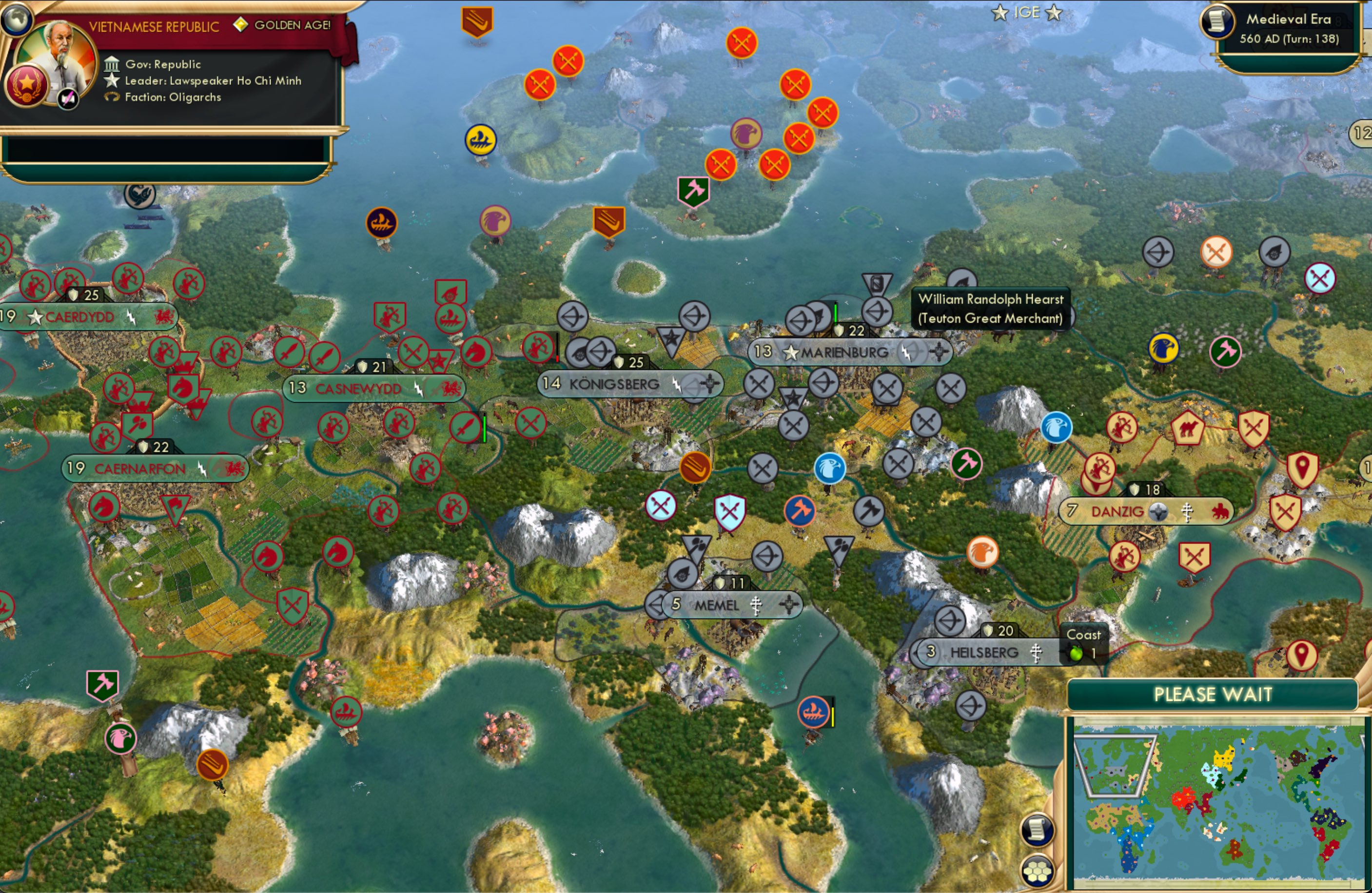Toggle the religion cross icon on Memel's banner

pos(757,605)
